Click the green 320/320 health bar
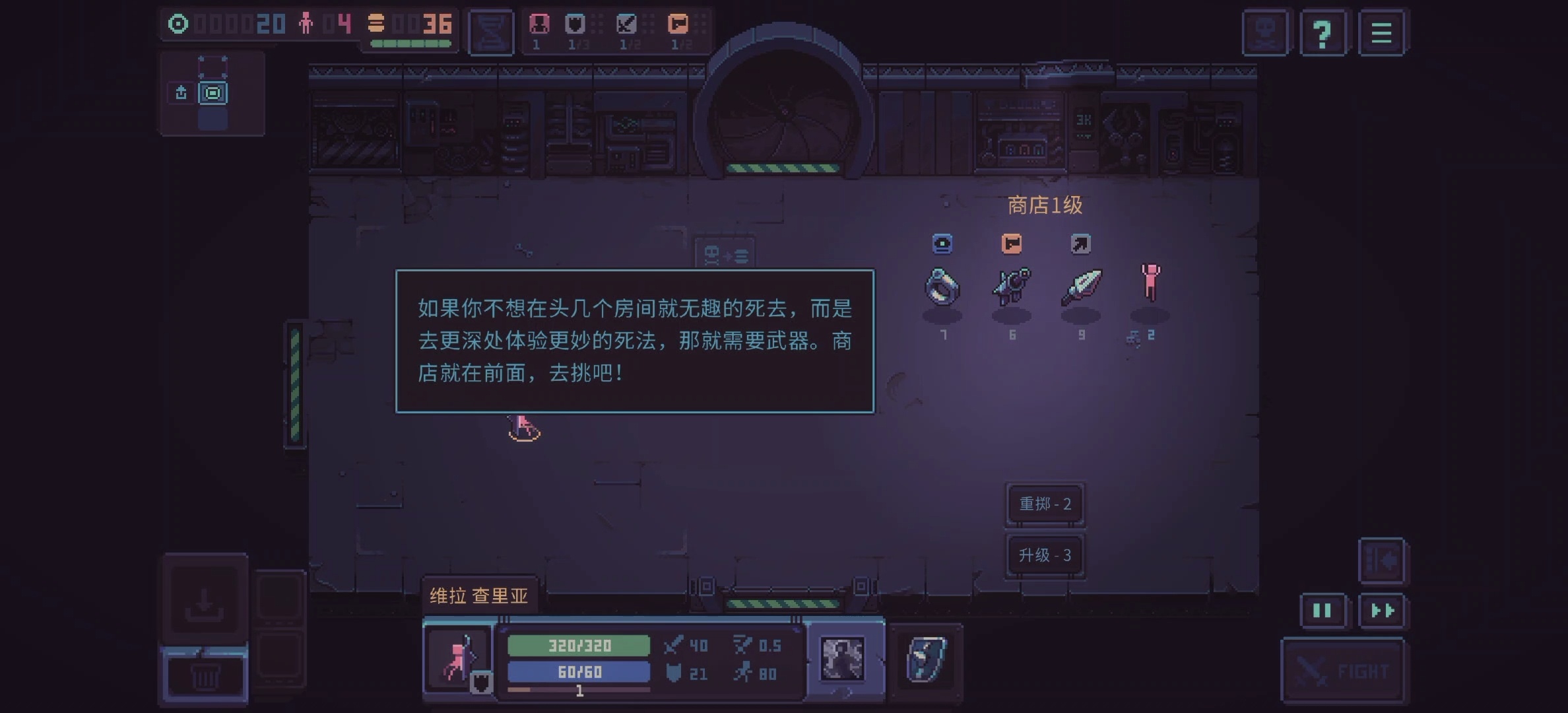The height and width of the screenshot is (713, 1568). click(579, 646)
